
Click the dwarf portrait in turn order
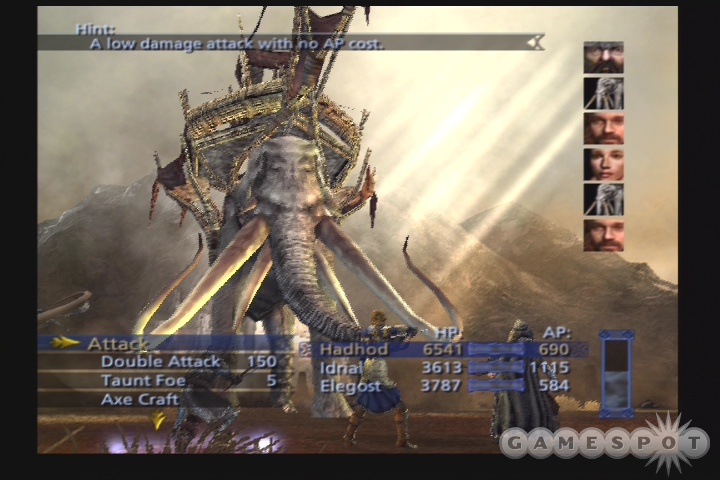tap(603, 57)
